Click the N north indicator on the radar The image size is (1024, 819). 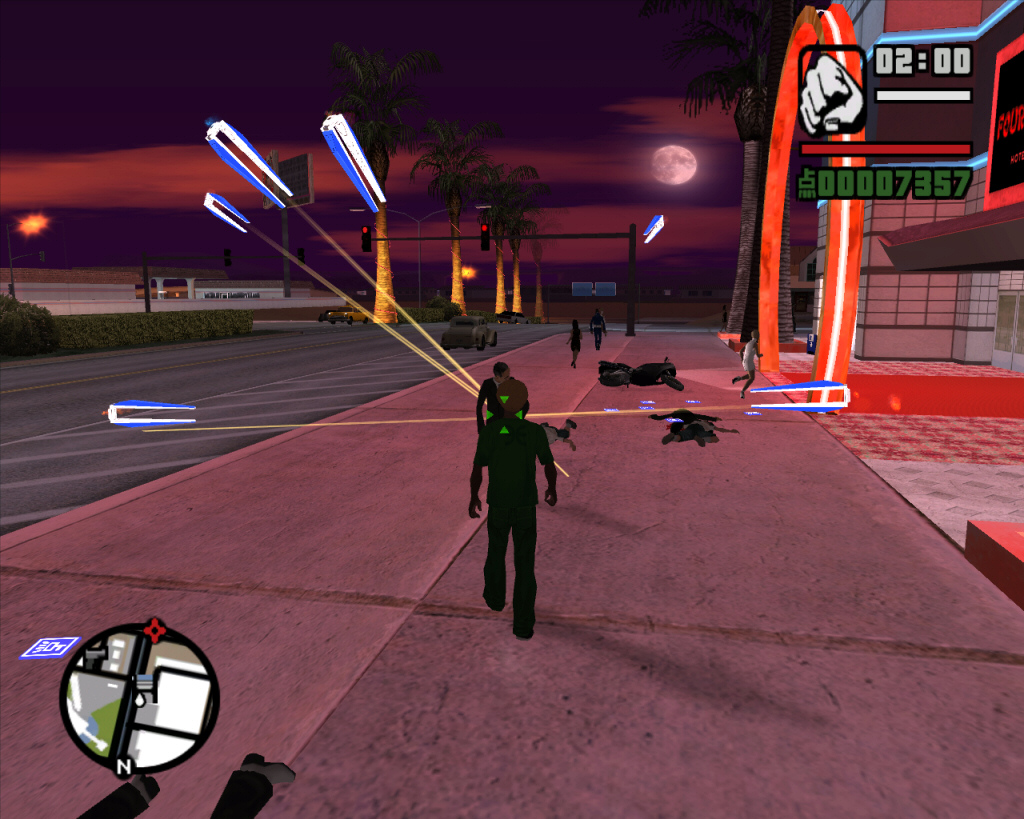pyautogui.click(x=124, y=766)
